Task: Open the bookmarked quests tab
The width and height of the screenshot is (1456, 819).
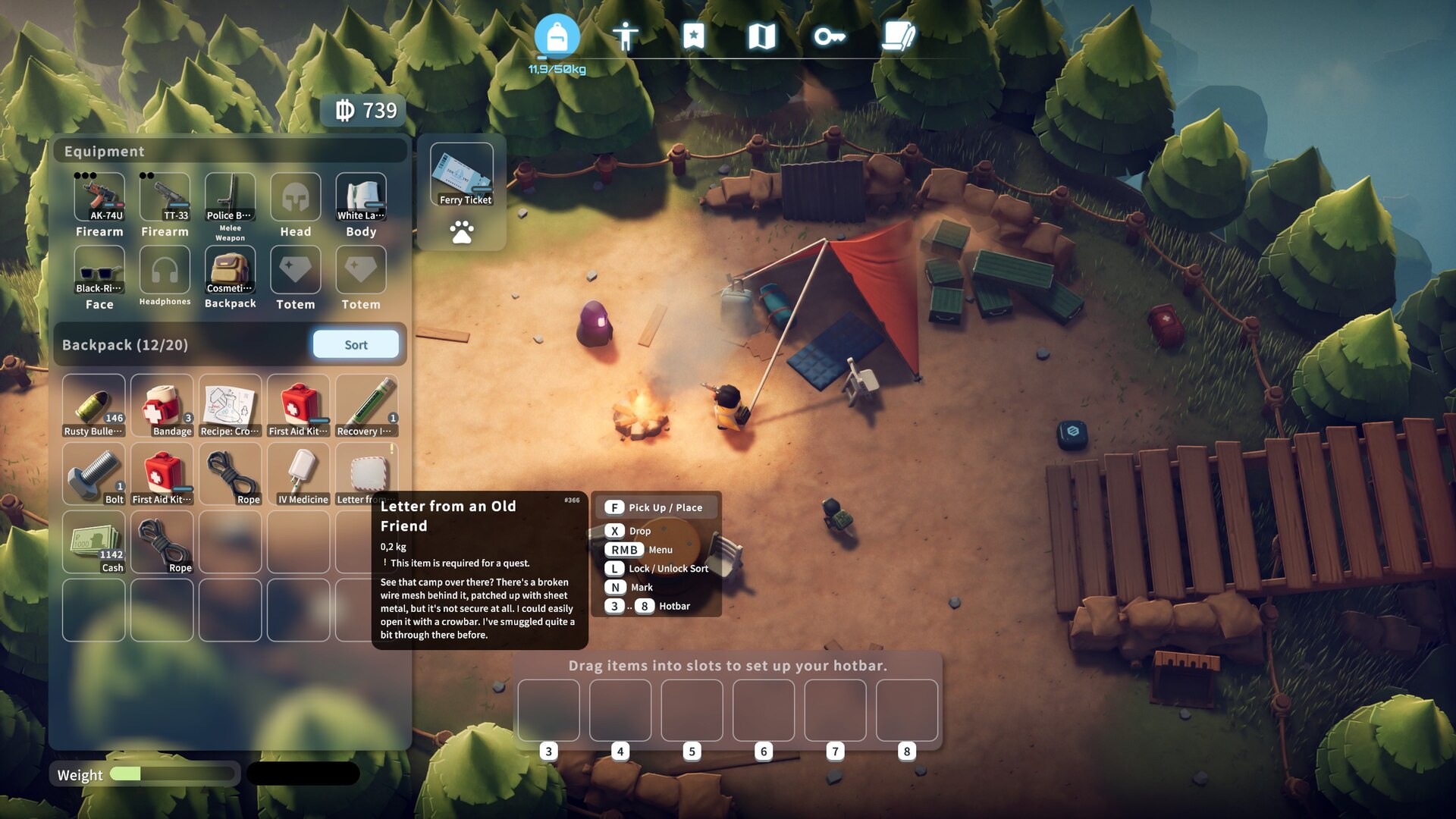Action: click(693, 36)
